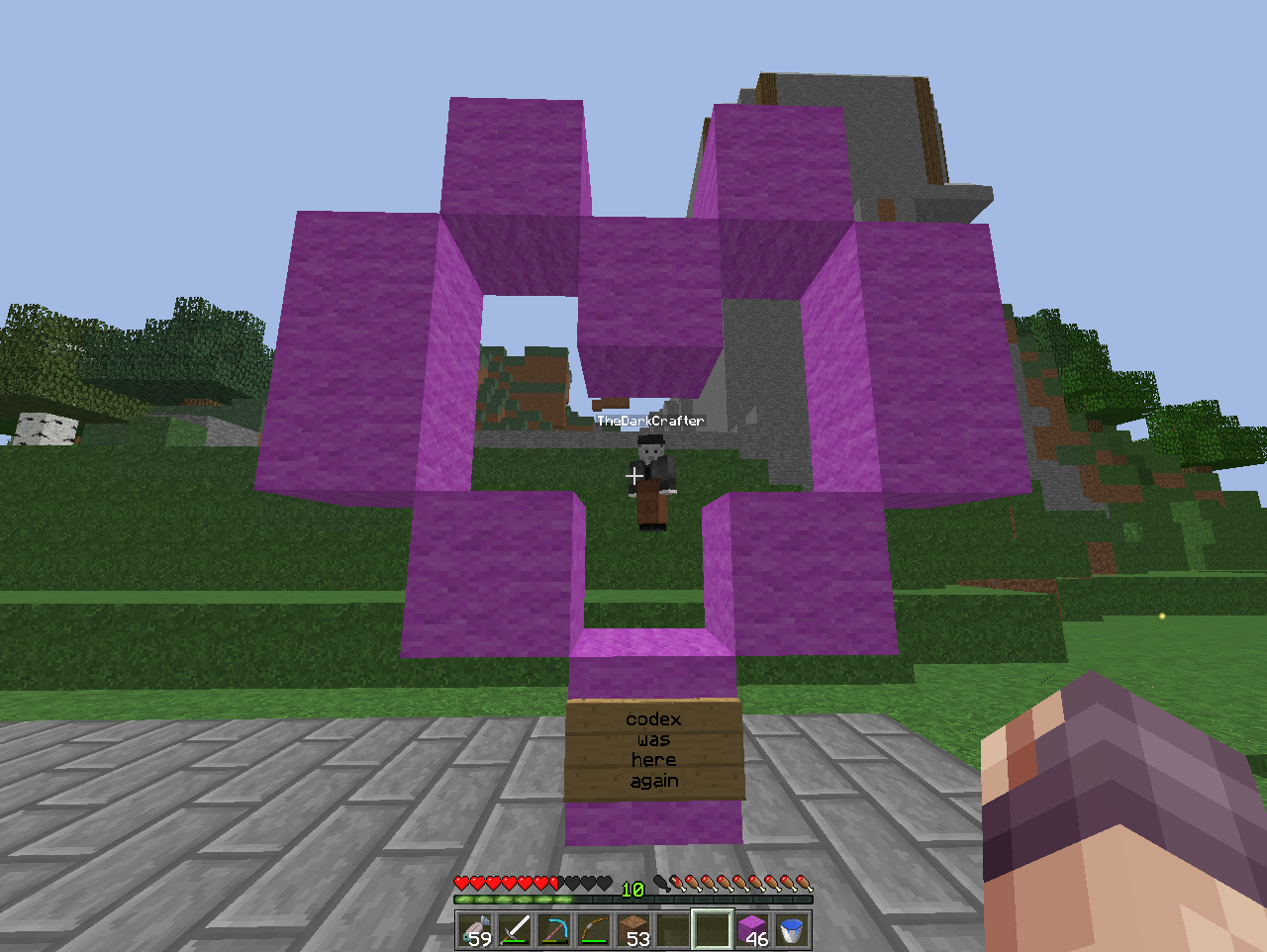
Task: Click the leftmost black empty heart
Action: 573,883
